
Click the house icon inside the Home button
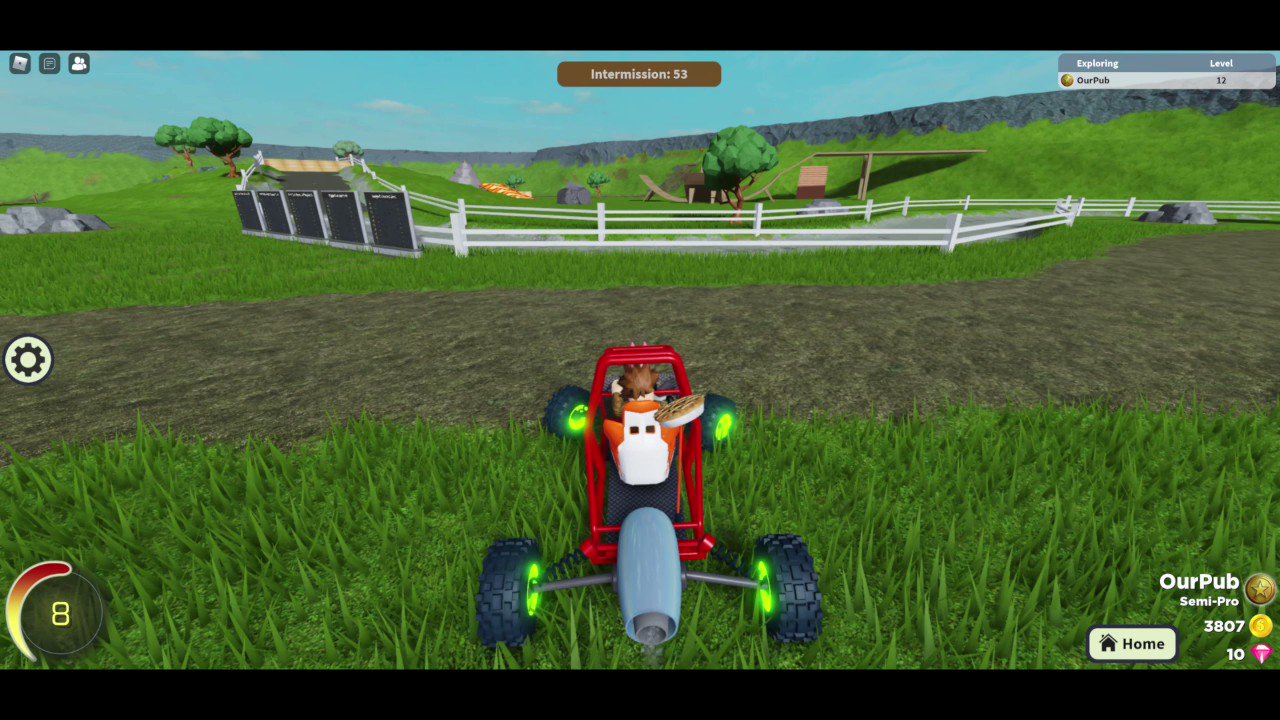coord(1108,643)
